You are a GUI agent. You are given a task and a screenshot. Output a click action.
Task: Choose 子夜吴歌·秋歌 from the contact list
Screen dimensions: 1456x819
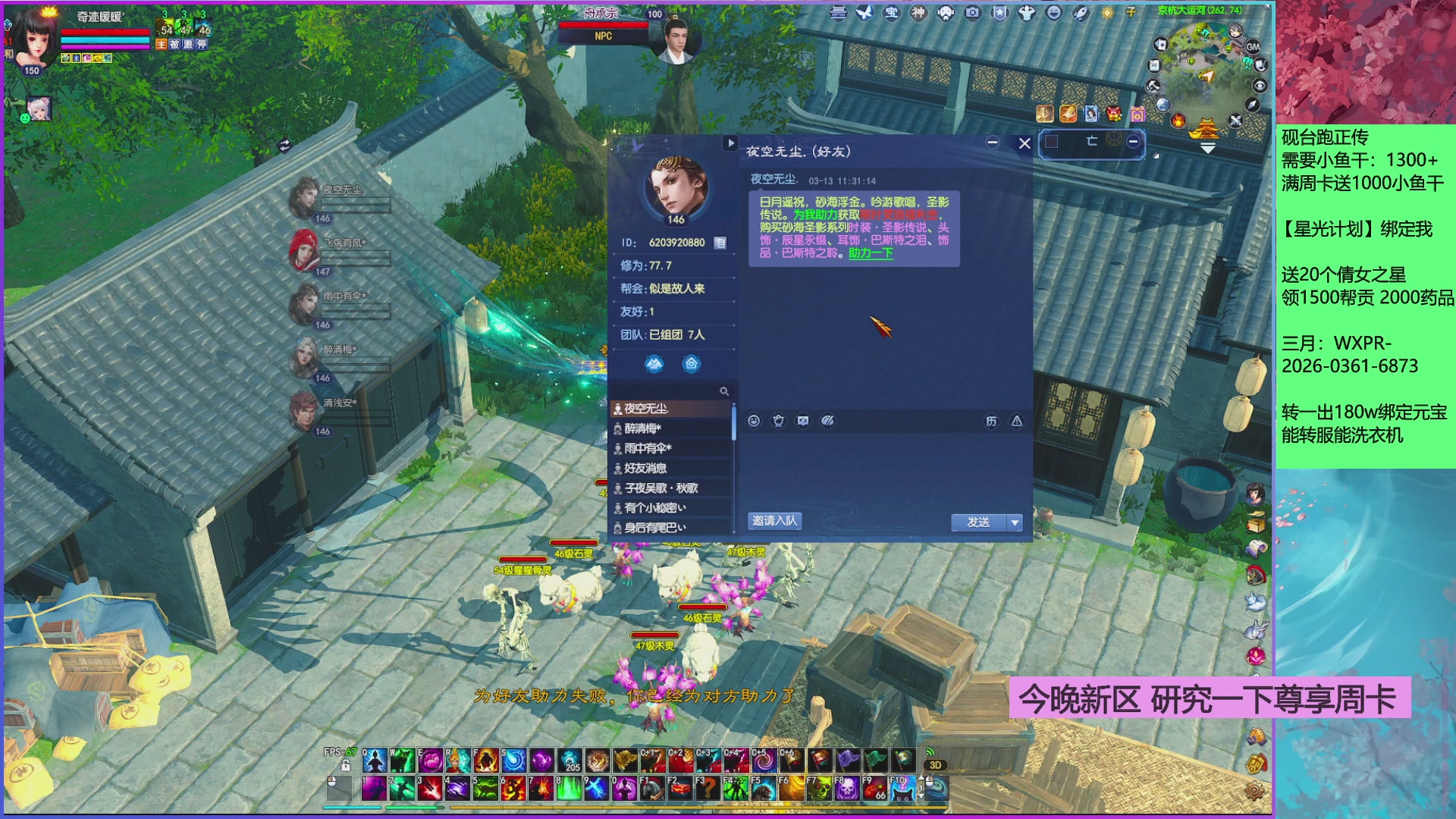point(661,488)
